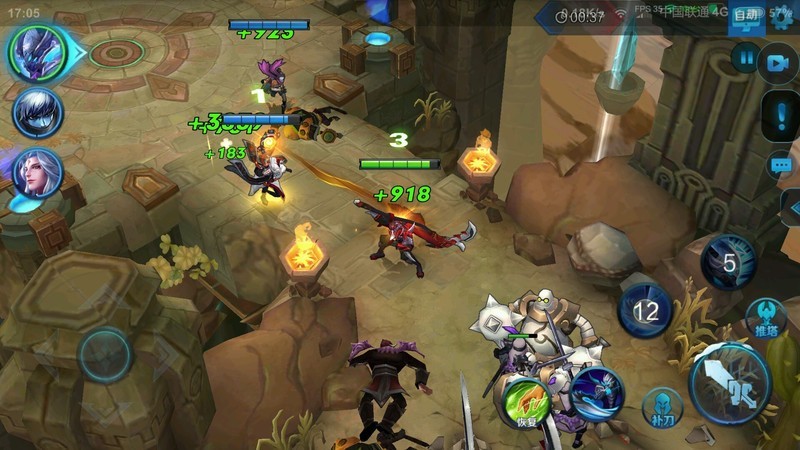The image size is (800, 450).
Task: Switch to the silver-haired hero portrait
Action: tap(38, 112)
